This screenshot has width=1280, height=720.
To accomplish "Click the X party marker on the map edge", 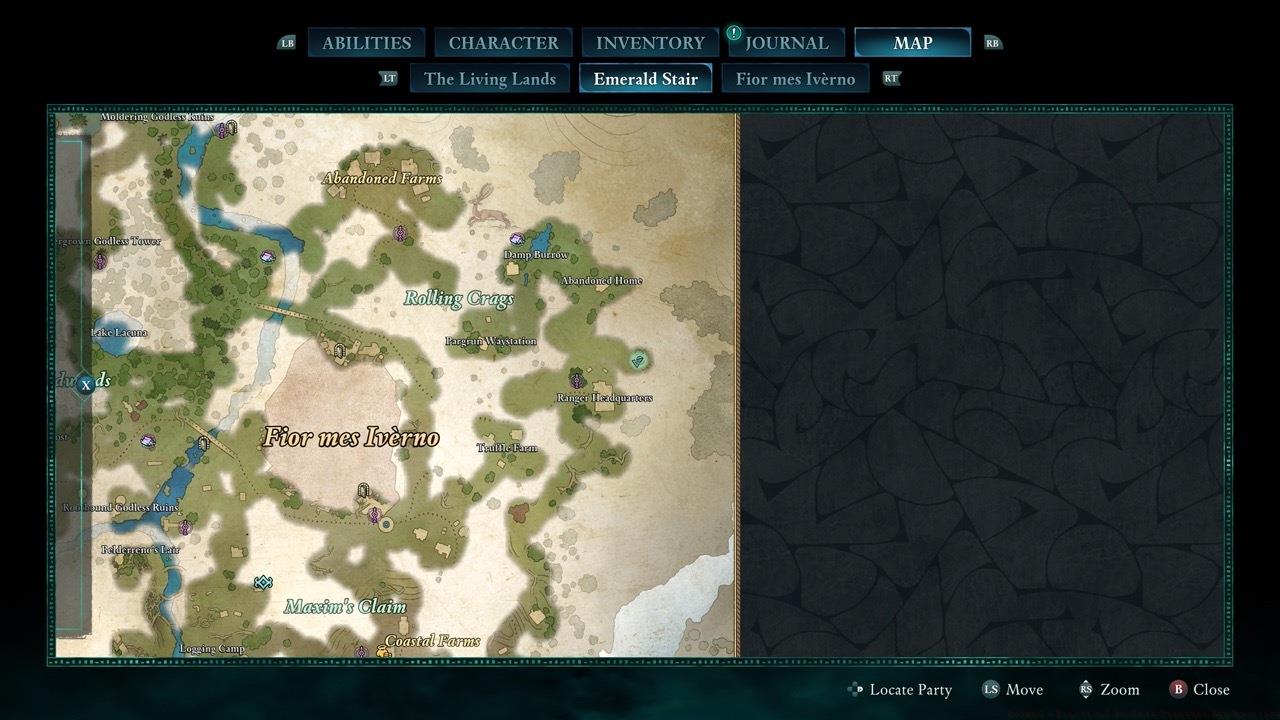I will tap(88, 383).
